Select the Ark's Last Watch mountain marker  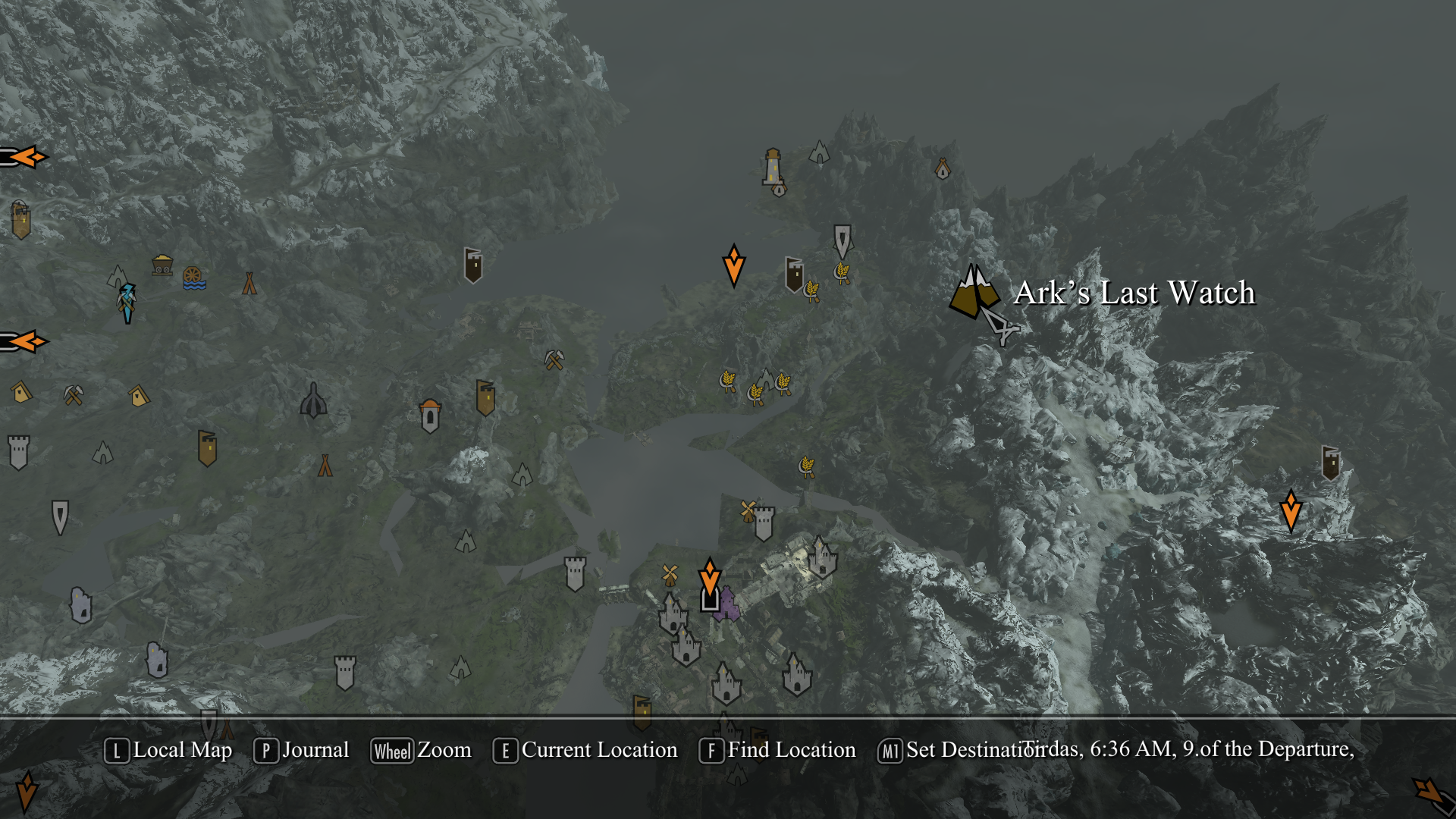[x=973, y=293]
